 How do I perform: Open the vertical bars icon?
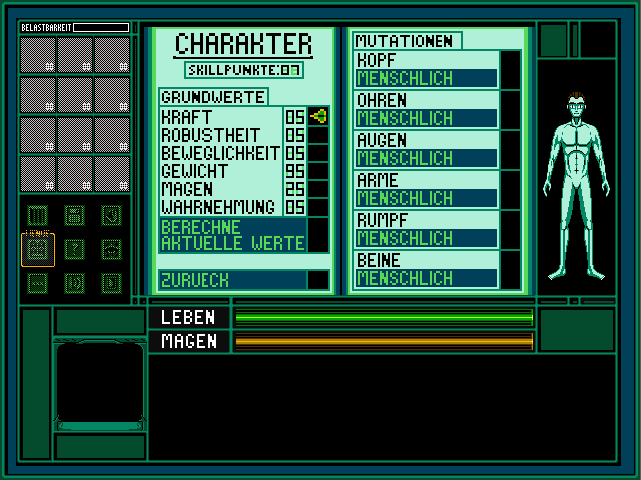pos(37,215)
